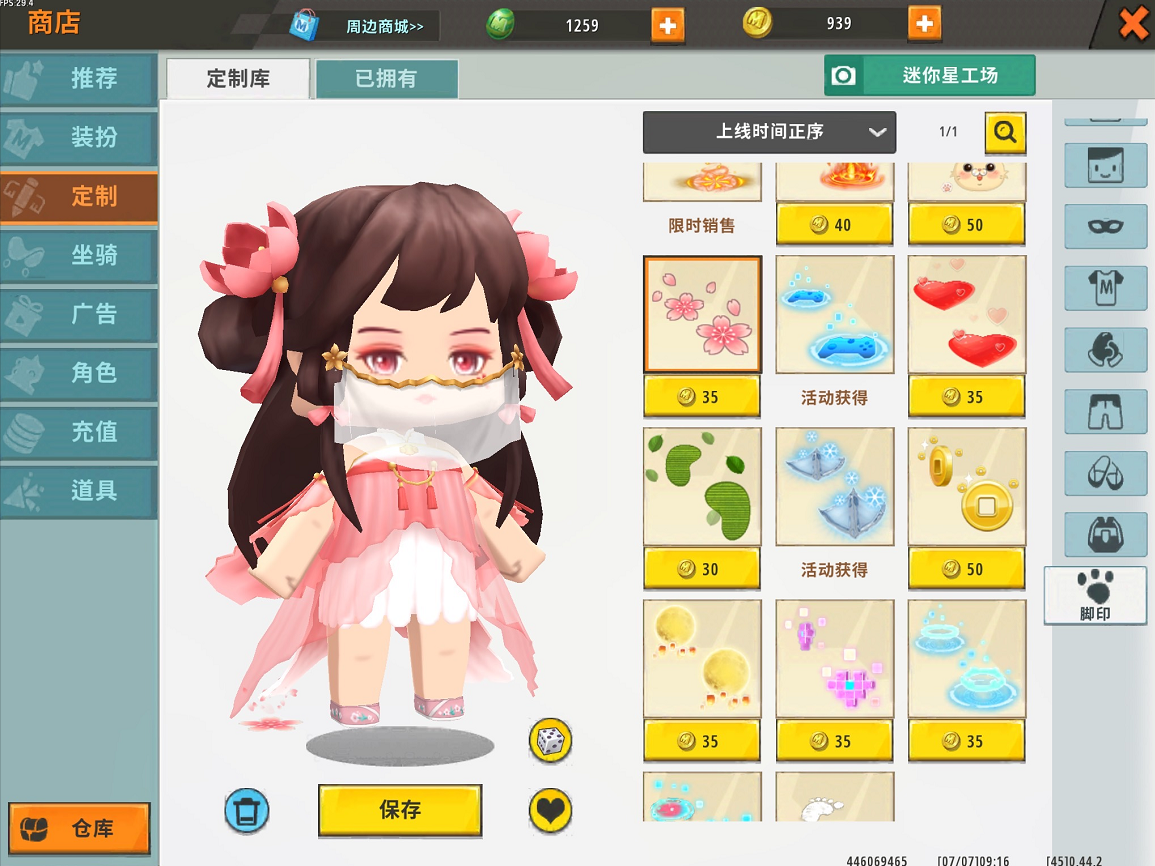Click the yellow magnifier search button
The width and height of the screenshot is (1155, 866).
click(1005, 132)
